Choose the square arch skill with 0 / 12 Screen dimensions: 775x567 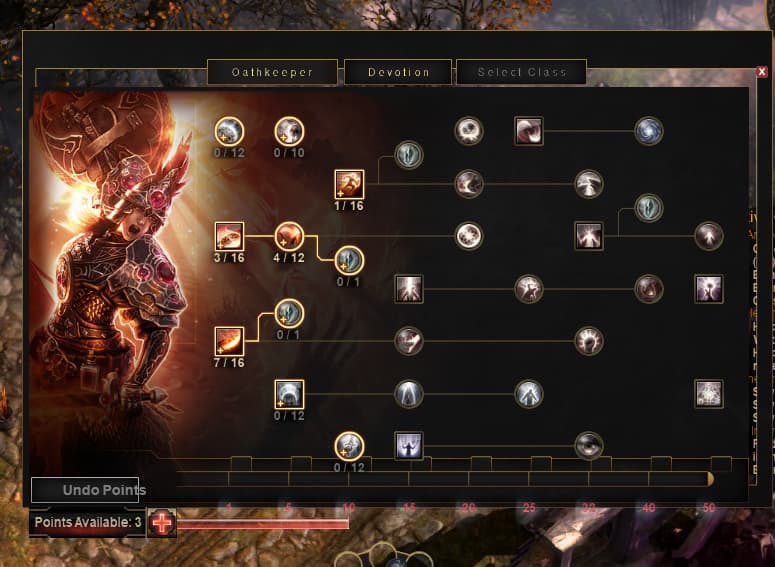tap(289, 394)
